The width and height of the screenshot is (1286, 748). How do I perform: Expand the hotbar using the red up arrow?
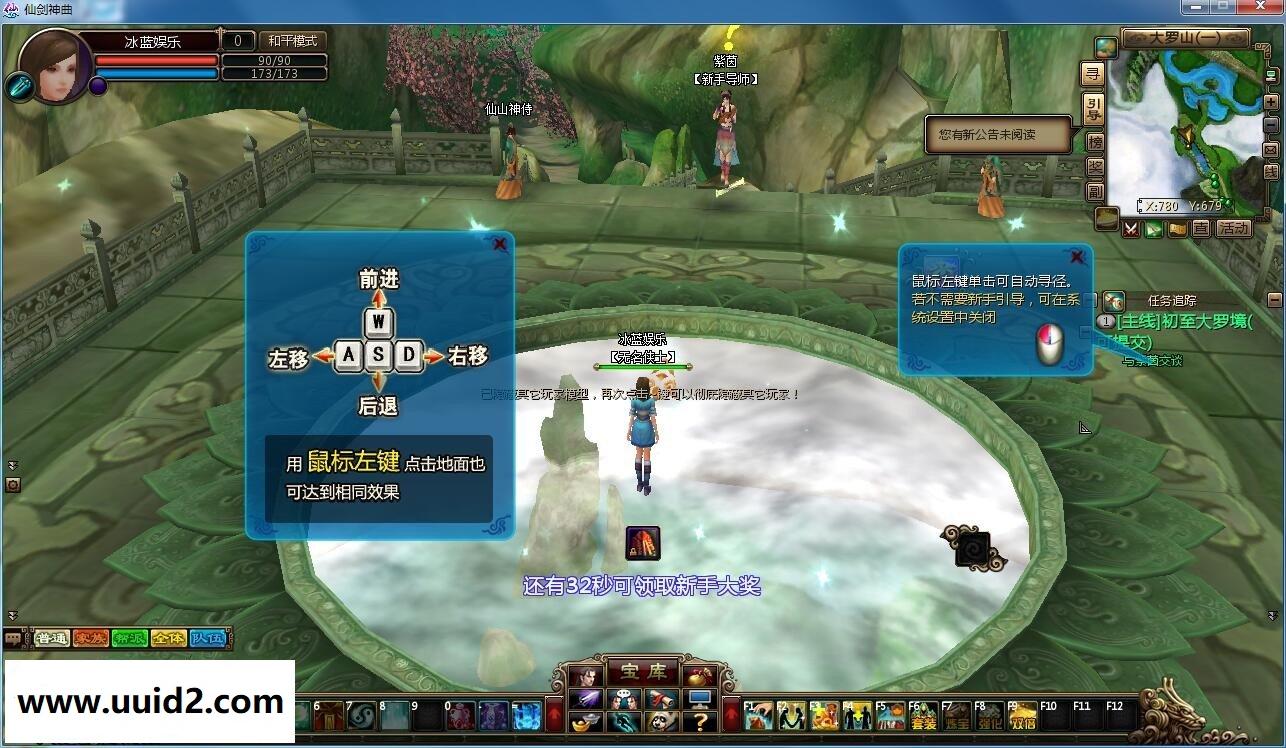(731, 715)
